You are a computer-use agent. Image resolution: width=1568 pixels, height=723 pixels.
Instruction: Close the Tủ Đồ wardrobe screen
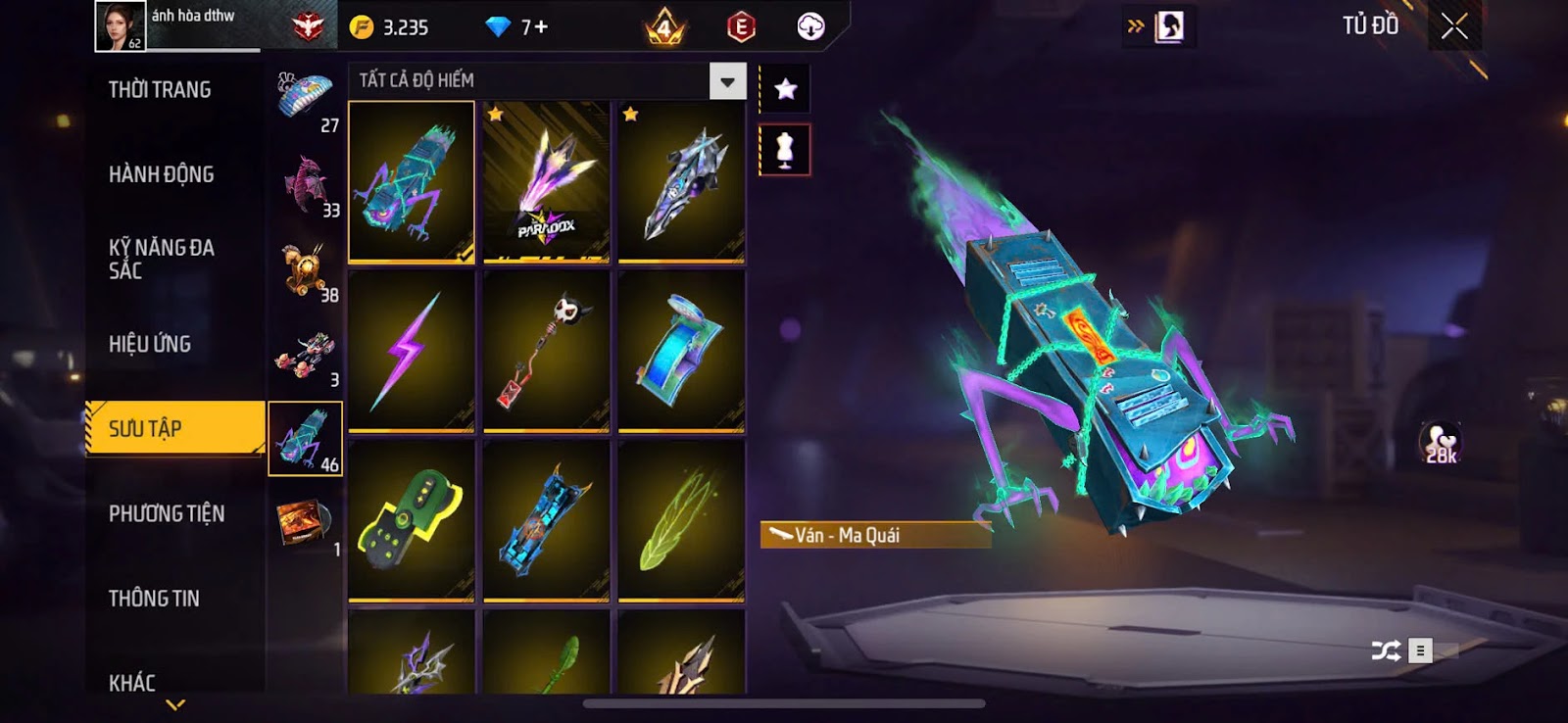[x=1454, y=26]
